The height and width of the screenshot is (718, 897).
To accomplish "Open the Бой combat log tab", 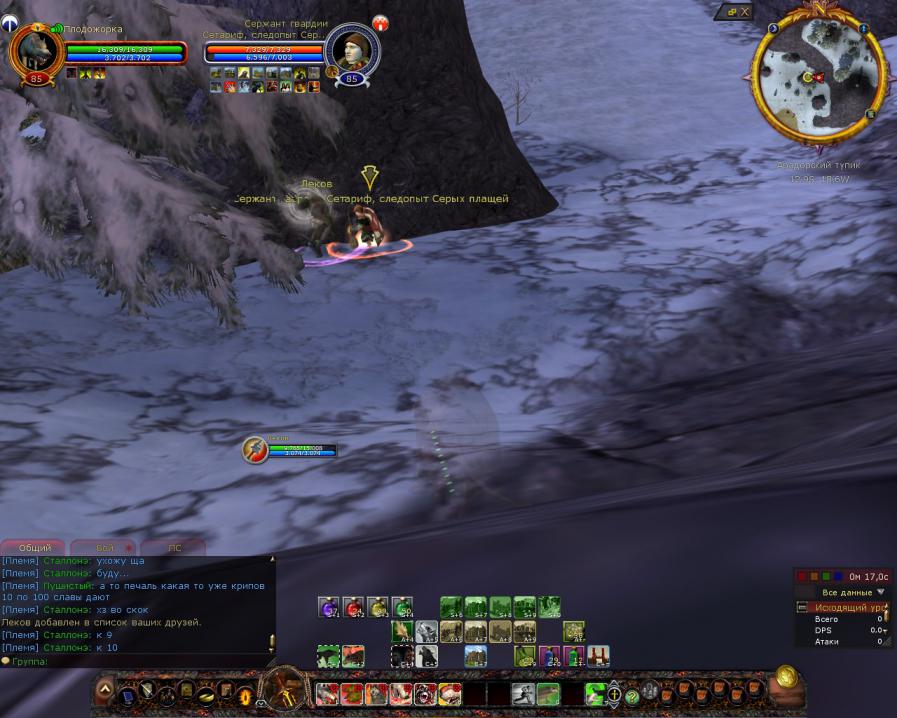I will pyautogui.click(x=107, y=548).
